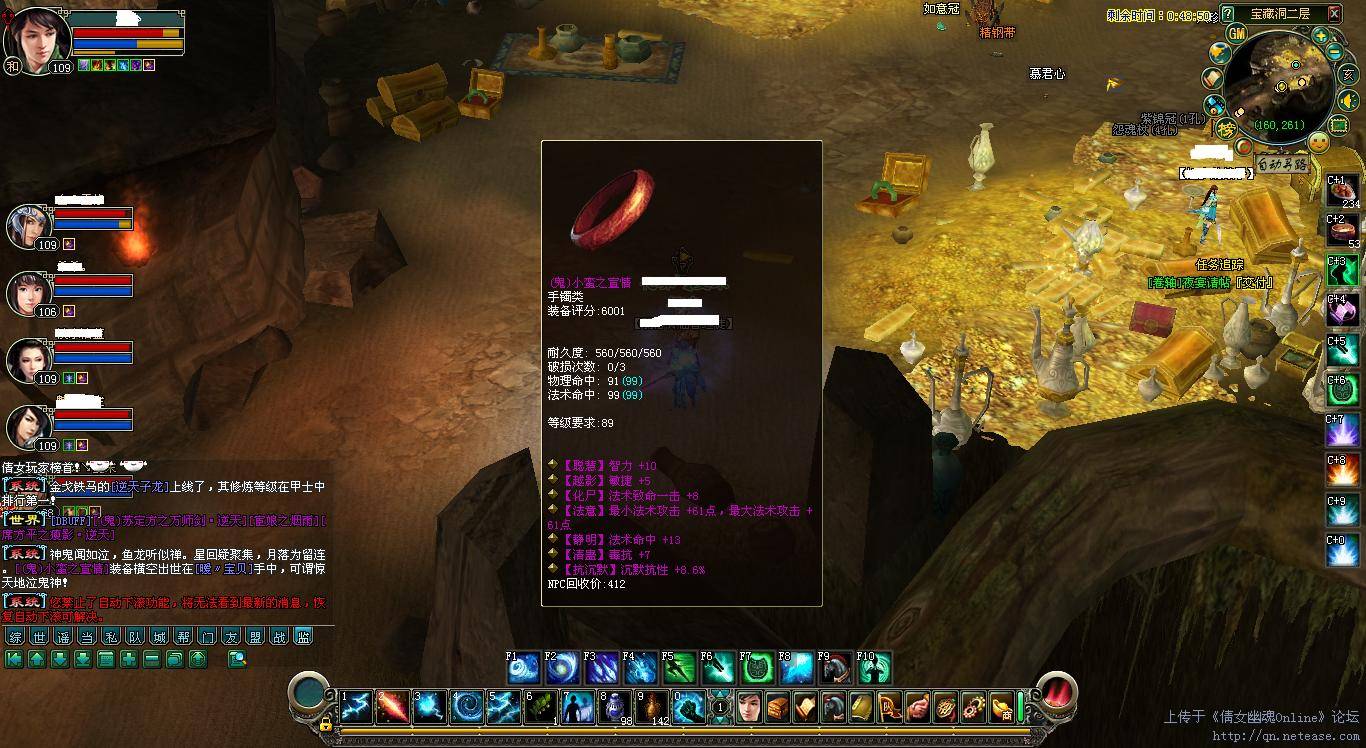Close the 宝藏洞二层 minimap panel
Screen dimensions: 1366x748
(1334, 14)
